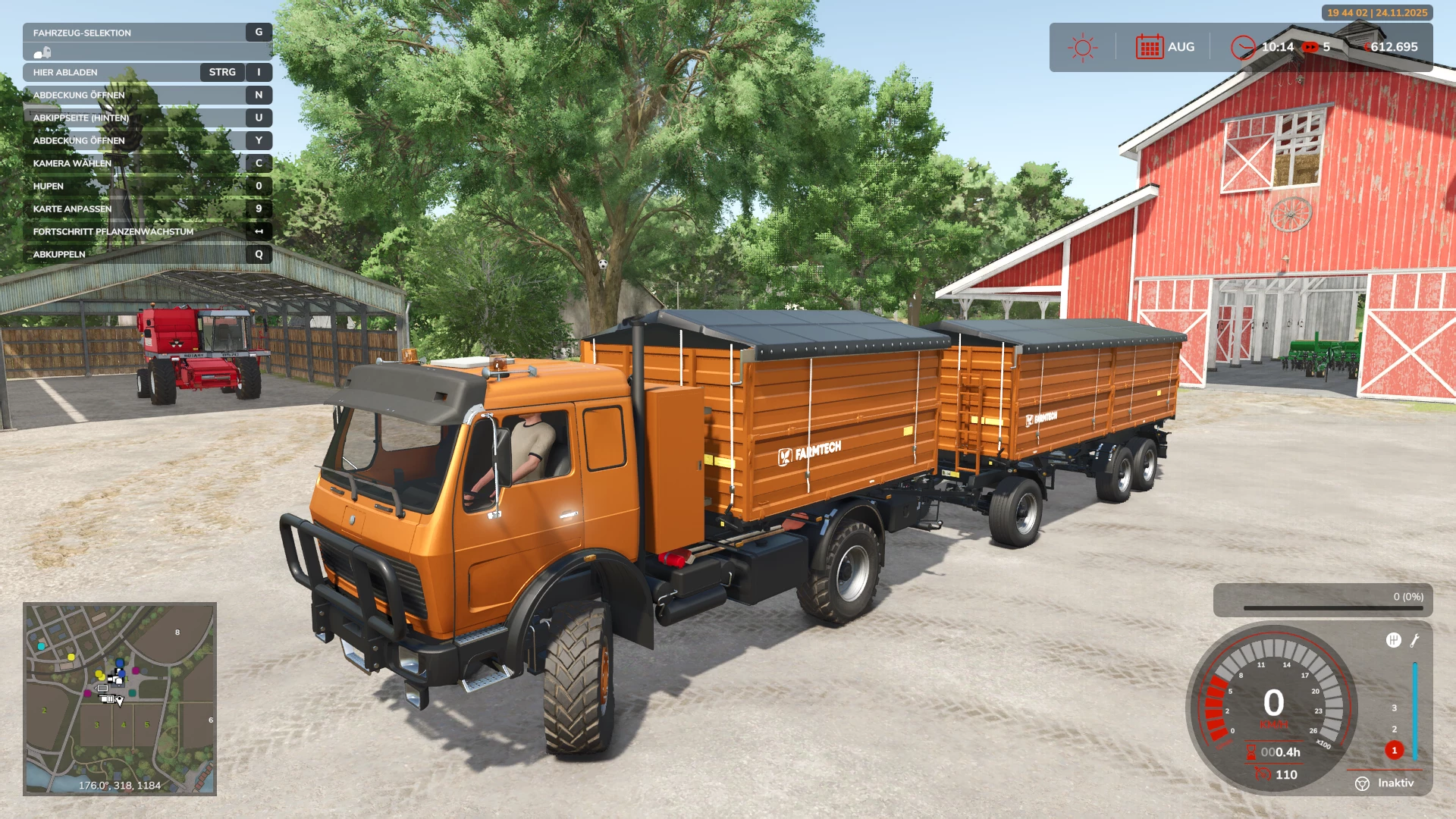
Task: Open the farm minimap
Action: click(120, 698)
